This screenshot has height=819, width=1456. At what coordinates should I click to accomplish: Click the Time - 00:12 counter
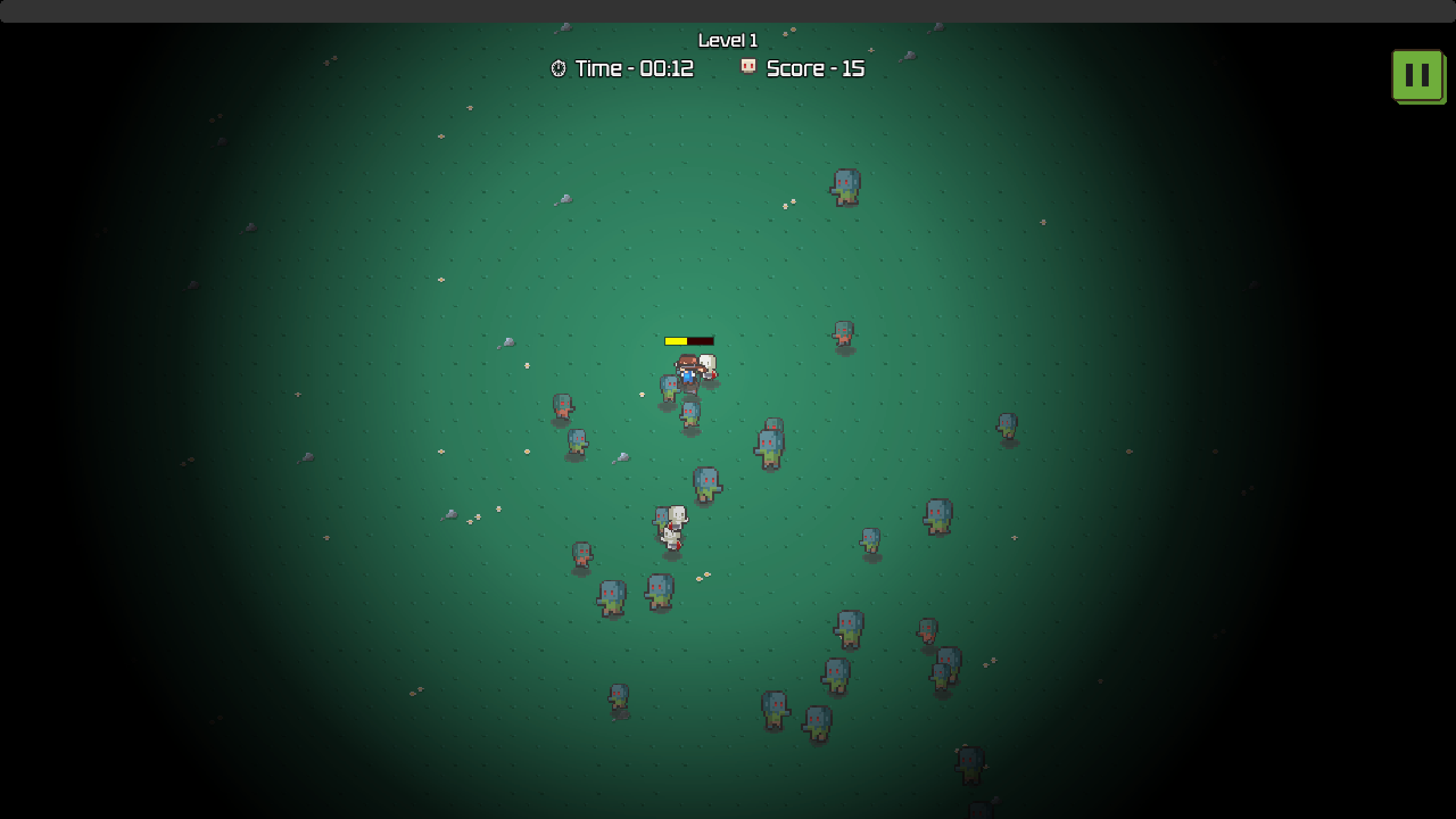[x=633, y=68]
